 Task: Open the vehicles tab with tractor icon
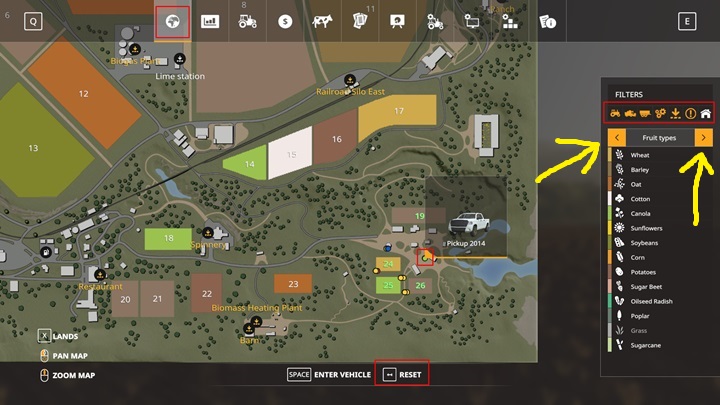coord(247,22)
